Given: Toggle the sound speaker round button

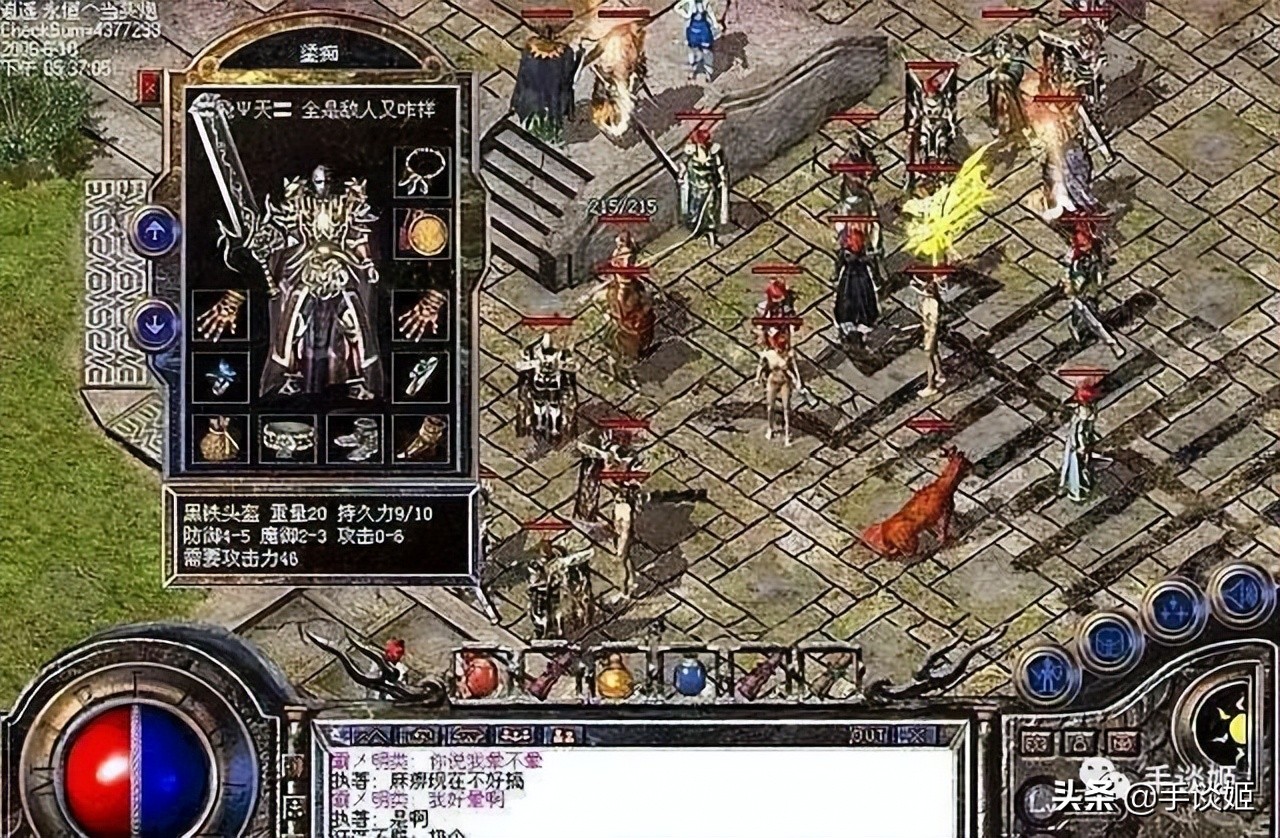Looking at the screenshot, I should (x=1241, y=594).
